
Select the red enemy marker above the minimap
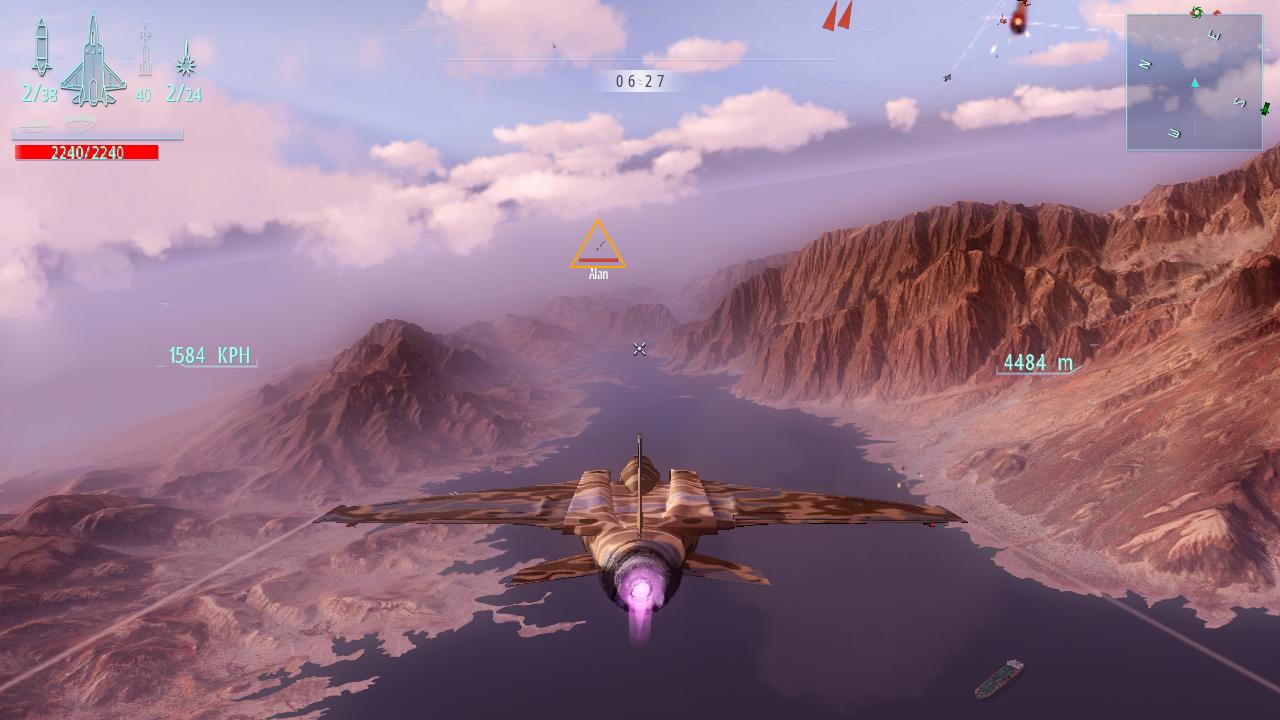(1217, 13)
